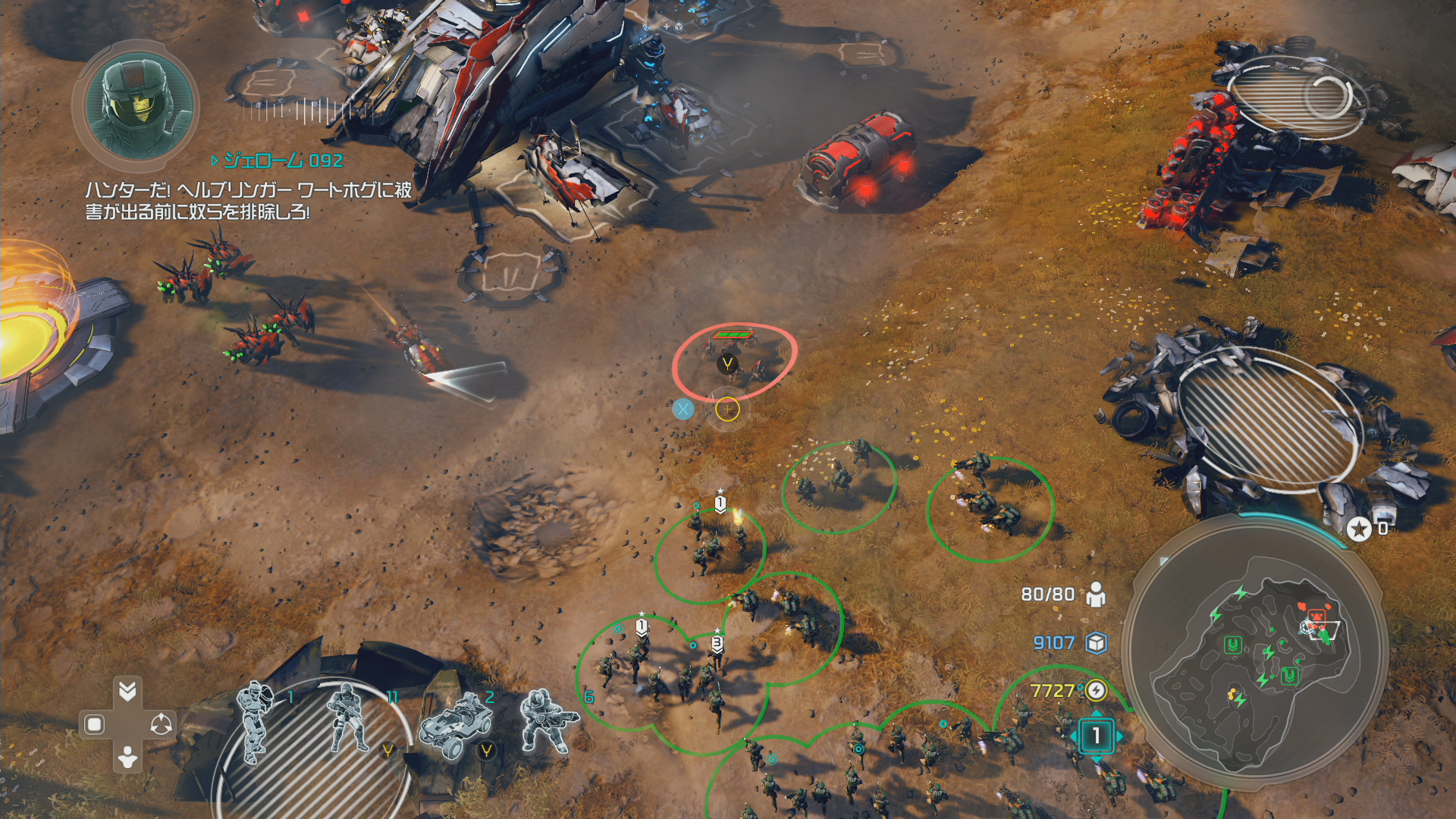The width and height of the screenshot is (1456, 819).
Task: Click the circular minimap
Action: 1254,654
